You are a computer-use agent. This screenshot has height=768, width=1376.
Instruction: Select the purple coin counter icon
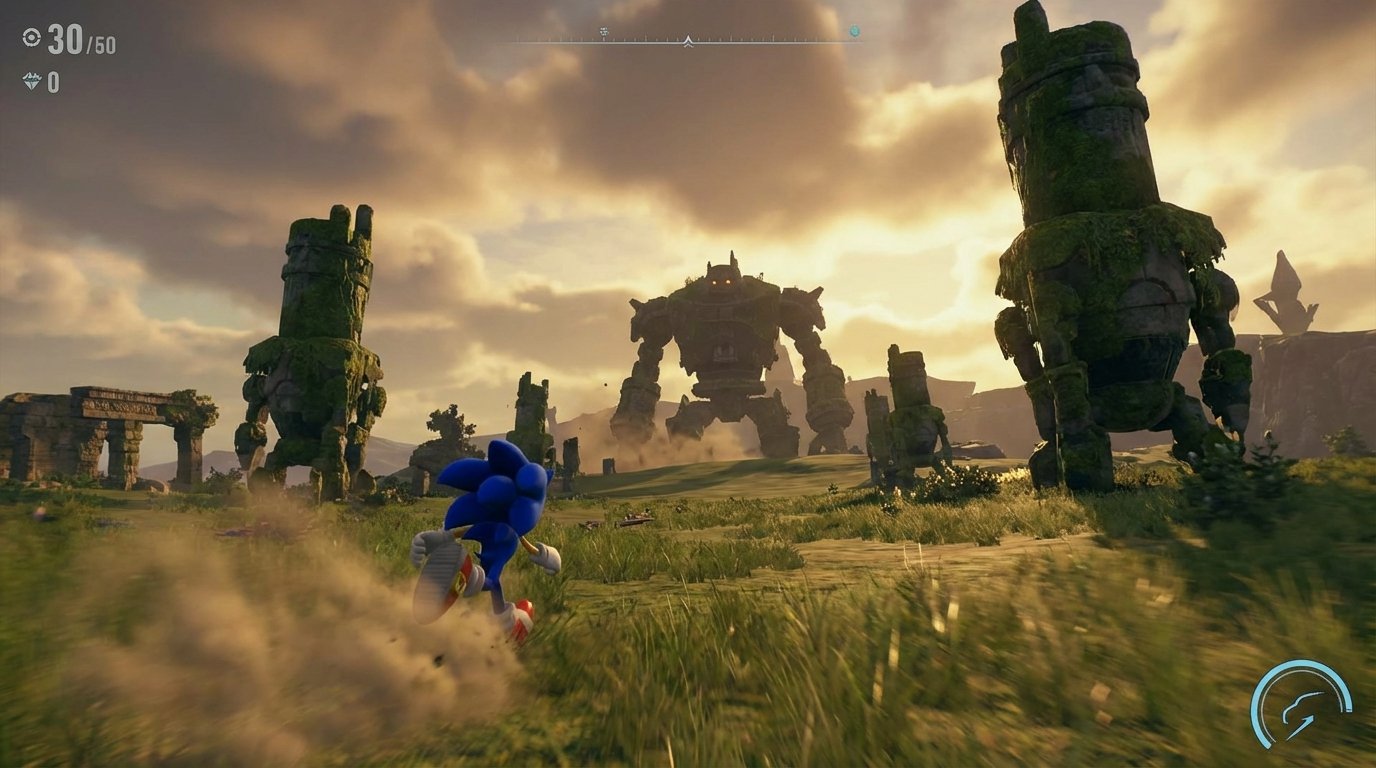[33, 79]
